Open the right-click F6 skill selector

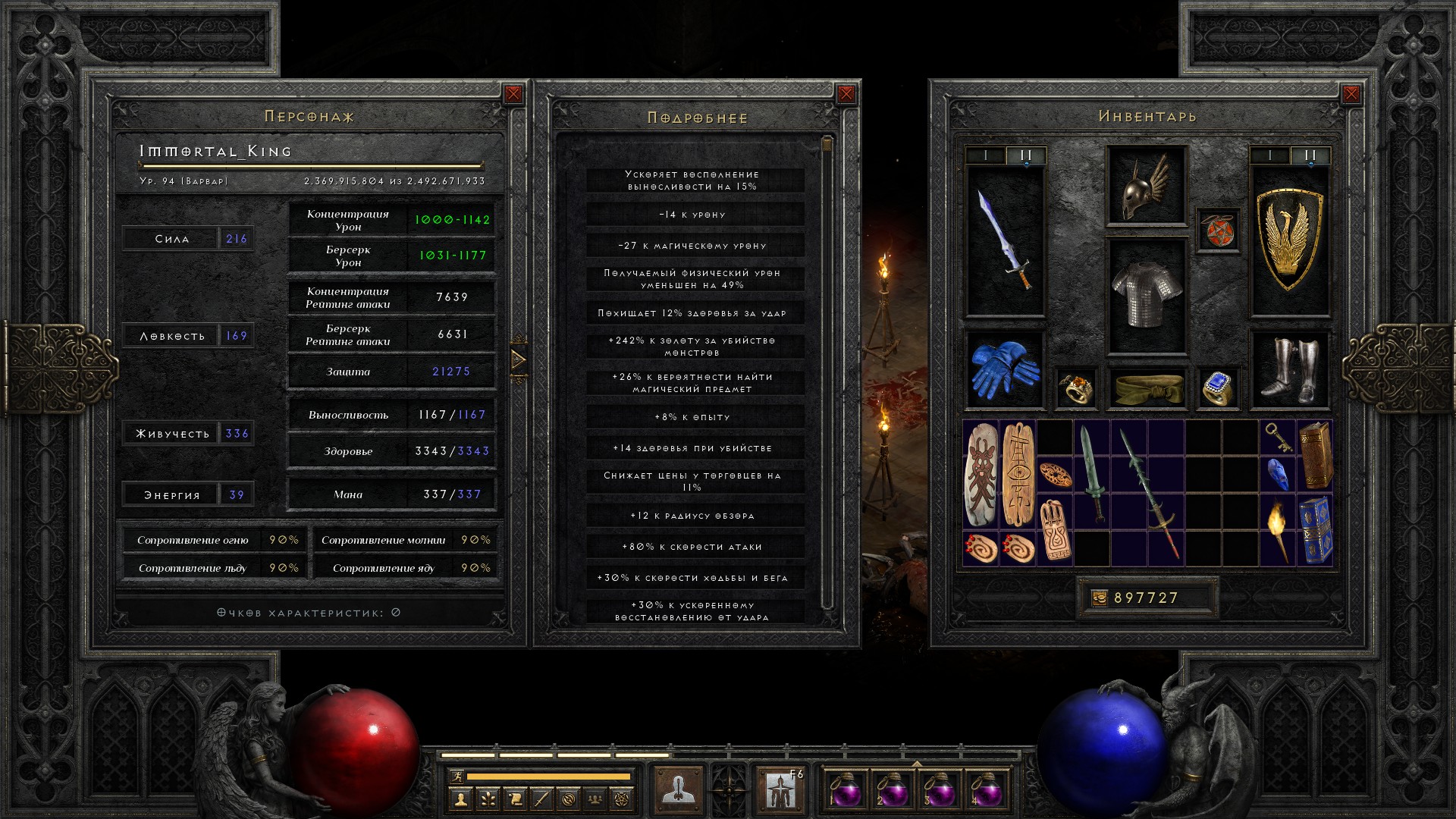pyautogui.click(x=780, y=789)
